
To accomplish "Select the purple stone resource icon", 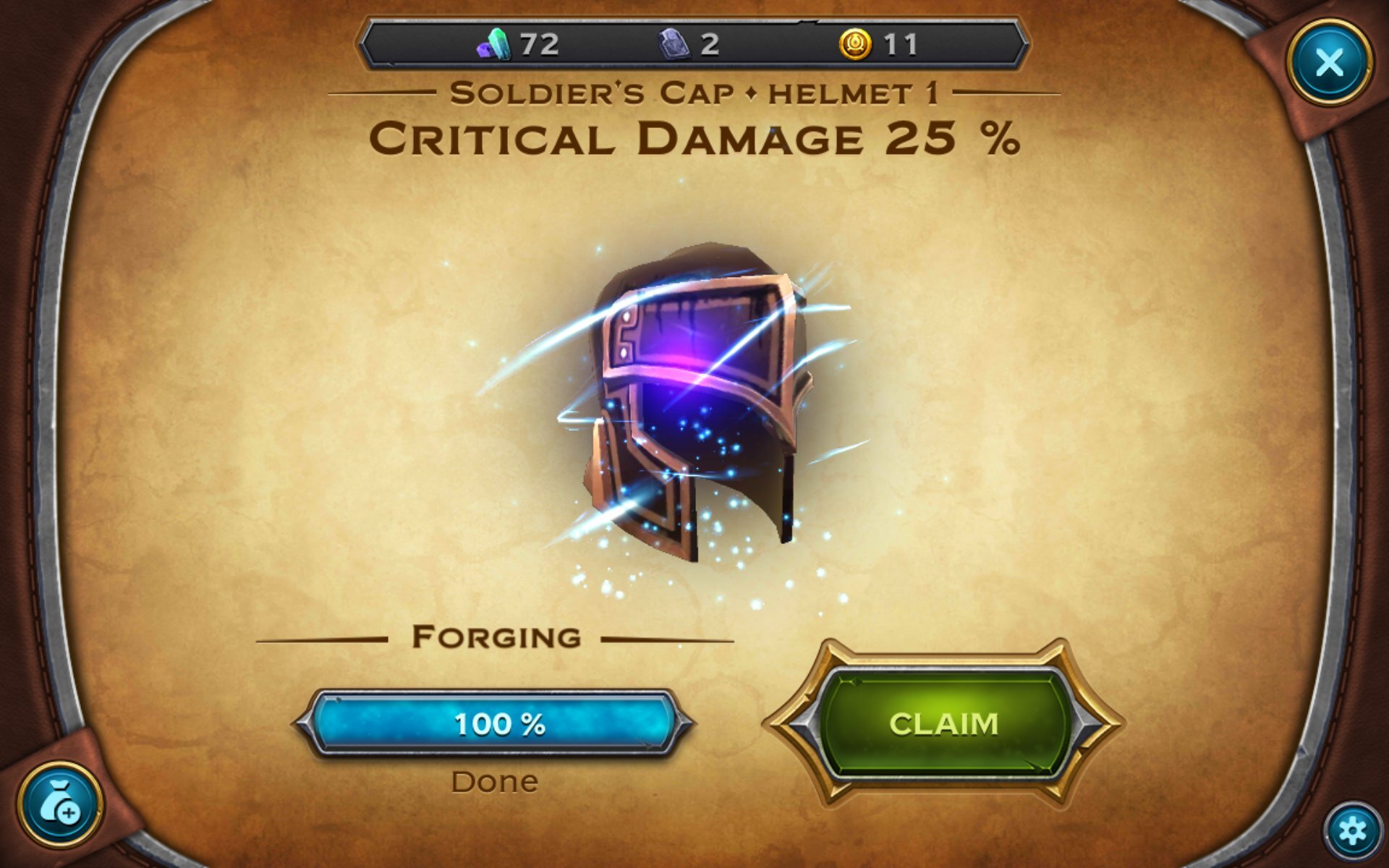I will pyautogui.click(x=673, y=46).
